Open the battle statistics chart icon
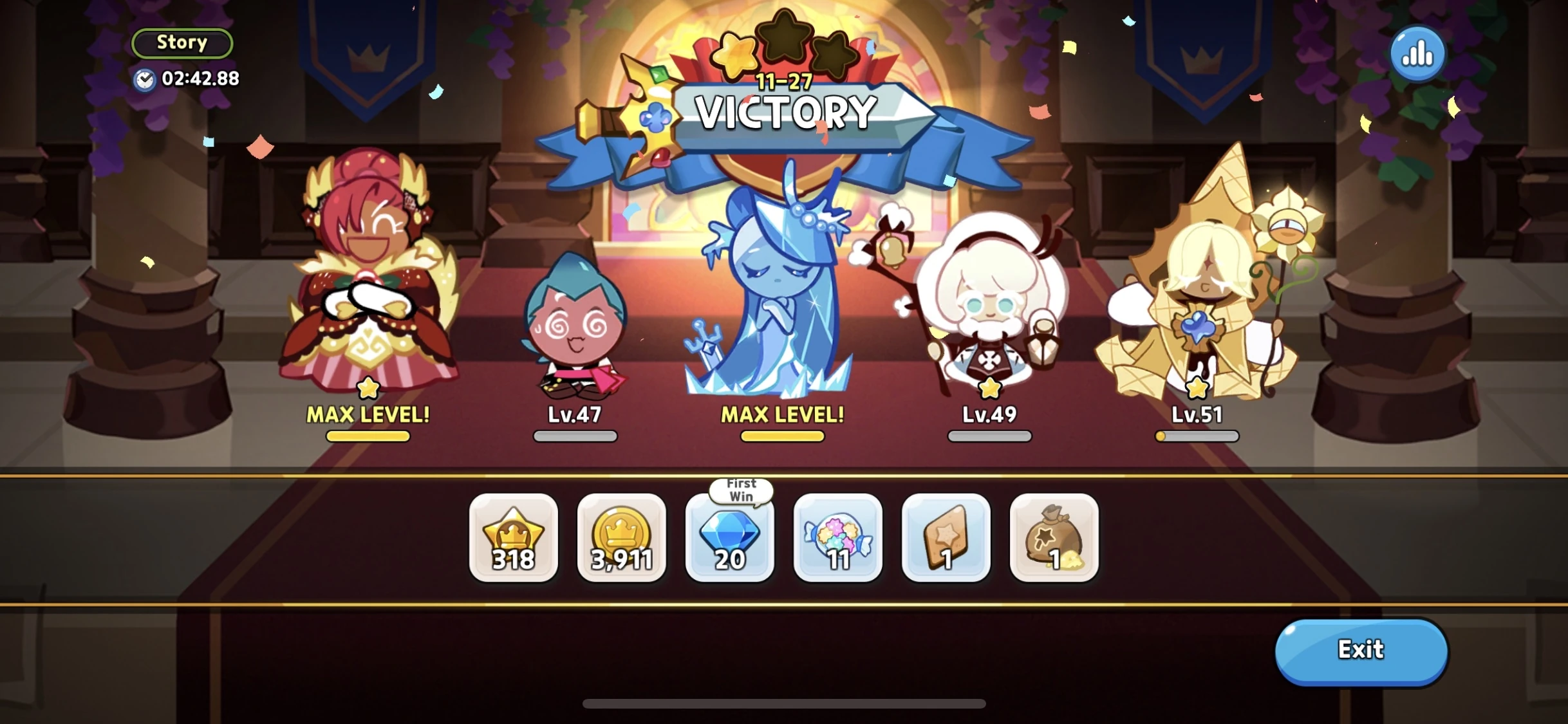The height and width of the screenshot is (724, 1568). click(x=1418, y=53)
